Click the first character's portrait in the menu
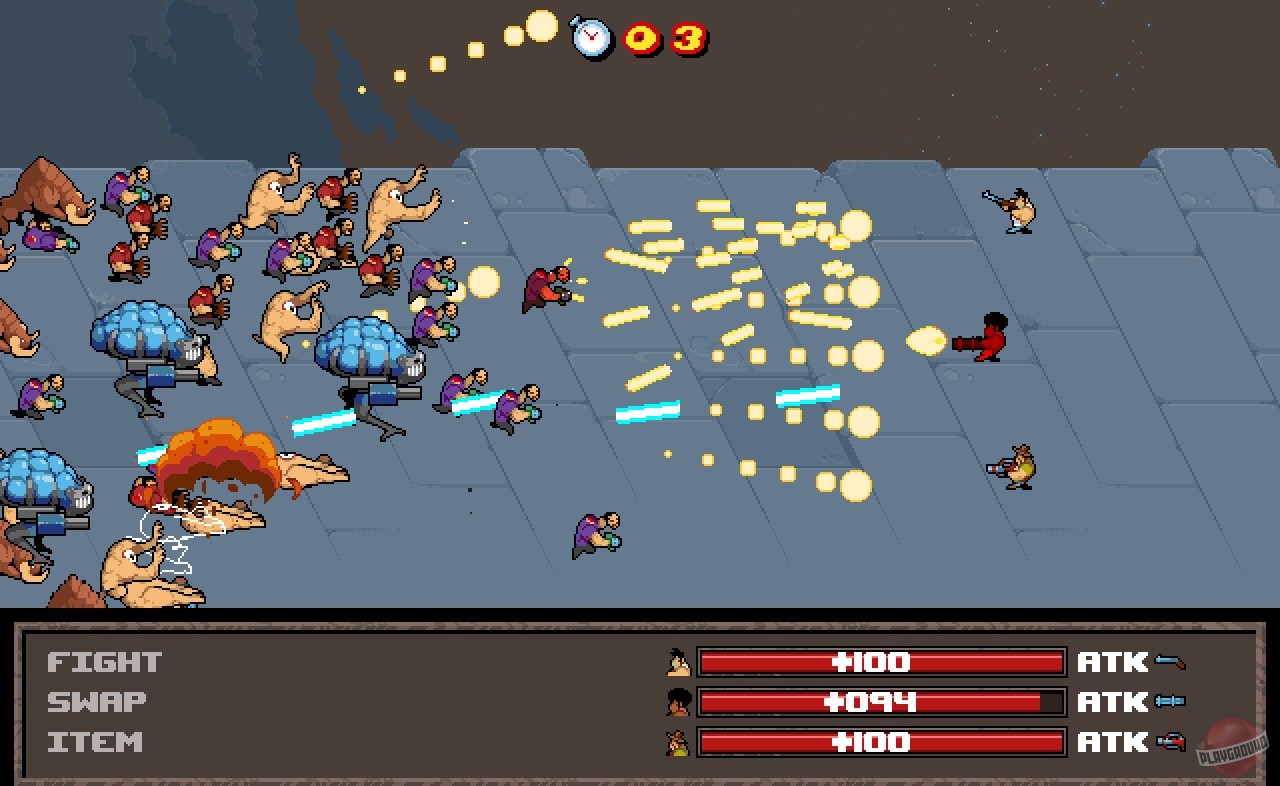 coord(680,661)
